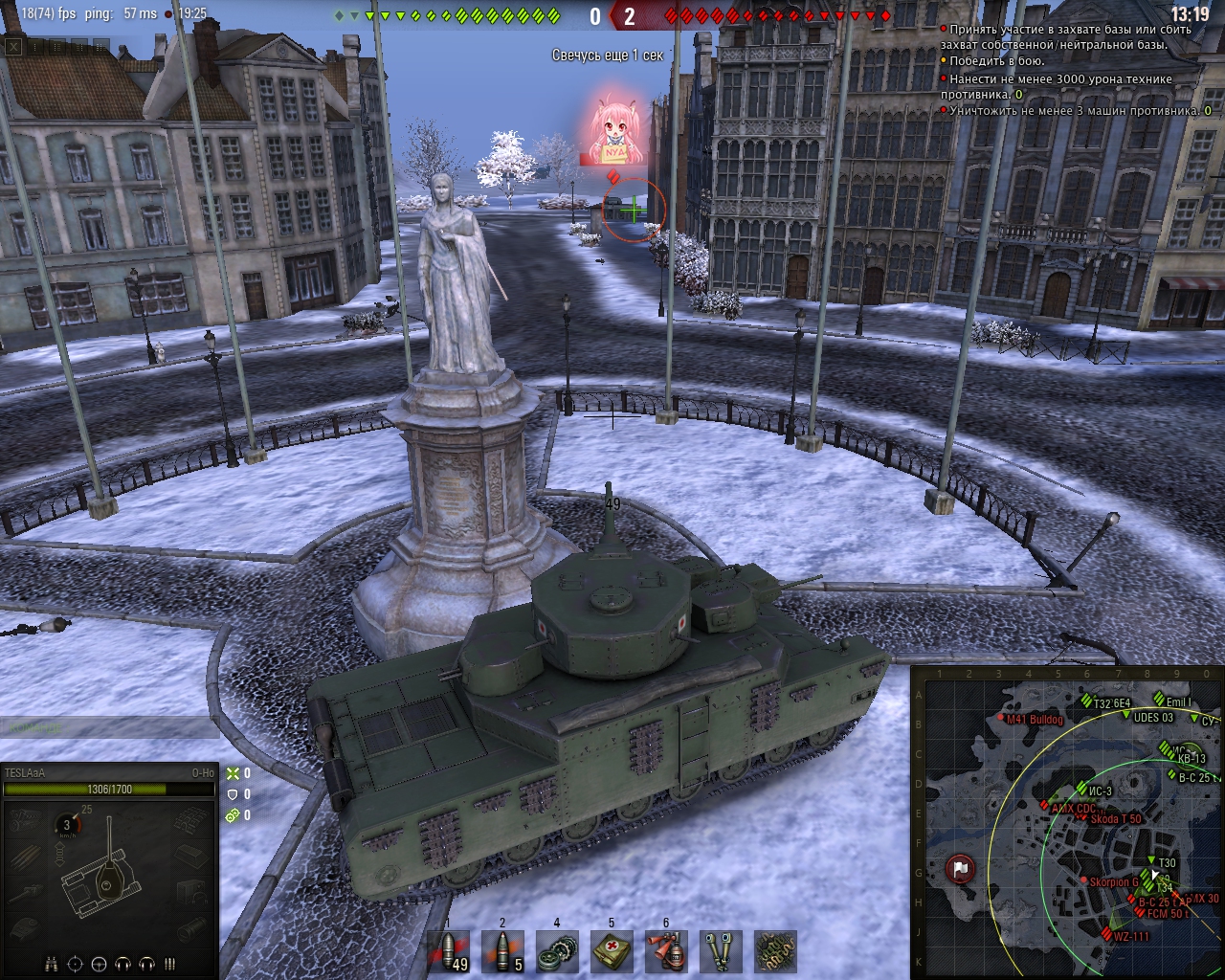Click the commander binoculars crew icon
The image size is (1225, 980).
52,964
